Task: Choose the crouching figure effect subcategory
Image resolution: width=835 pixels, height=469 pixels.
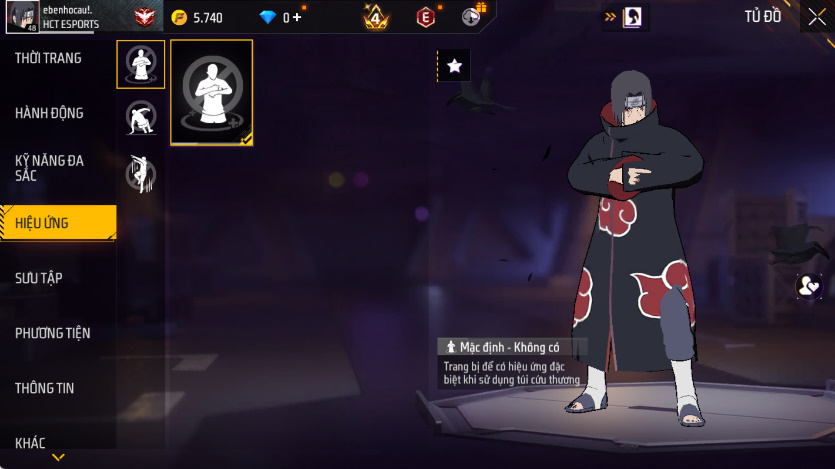Action: click(x=140, y=118)
